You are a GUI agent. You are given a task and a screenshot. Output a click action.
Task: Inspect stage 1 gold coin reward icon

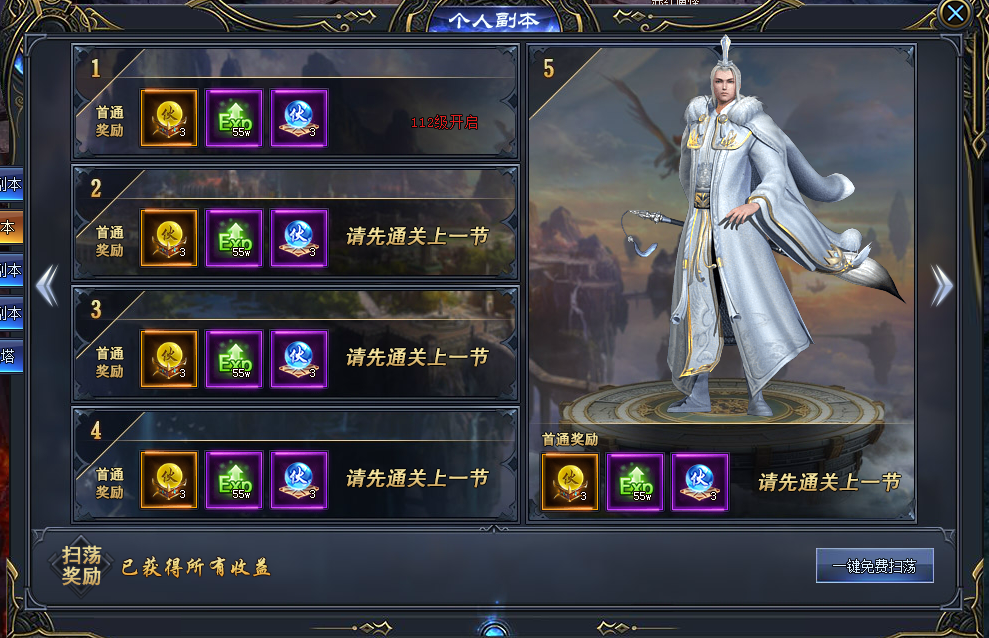169,118
